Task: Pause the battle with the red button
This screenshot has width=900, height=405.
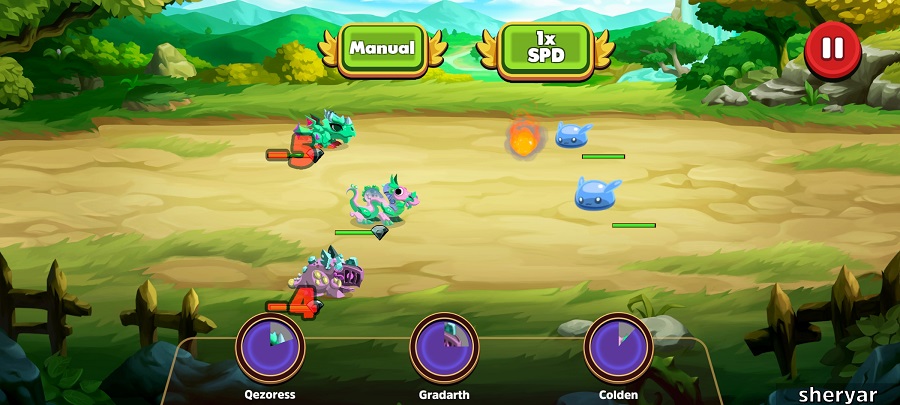Action: (832, 49)
